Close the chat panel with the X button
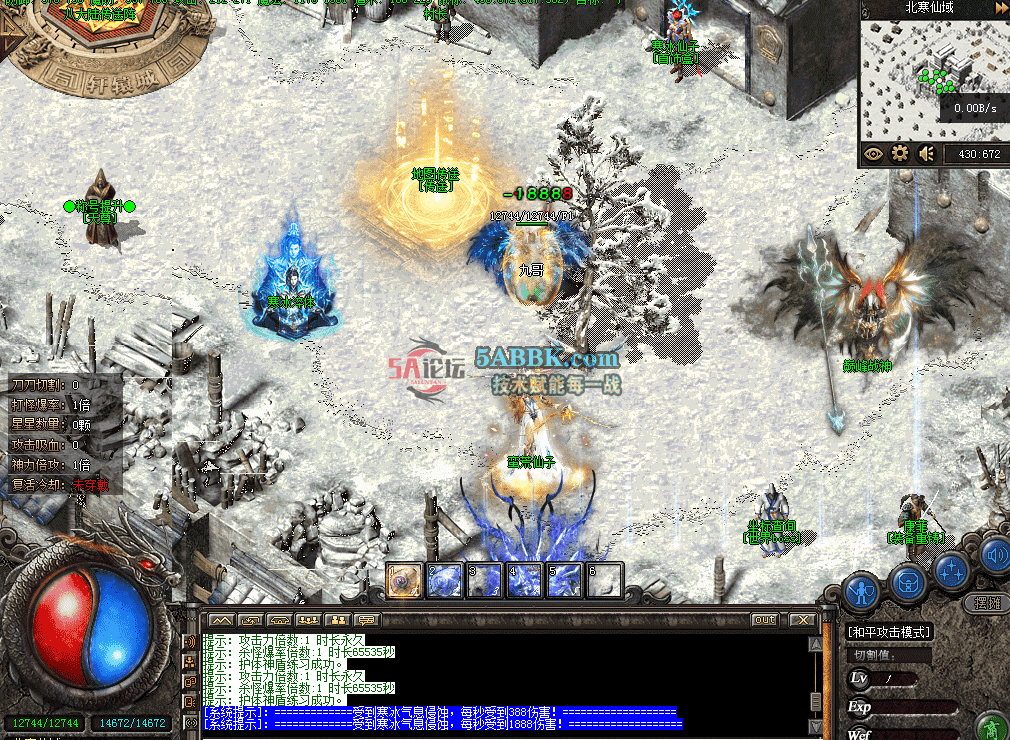The width and height of the screenshot is (1010, 740). click(x=801, y=620)
